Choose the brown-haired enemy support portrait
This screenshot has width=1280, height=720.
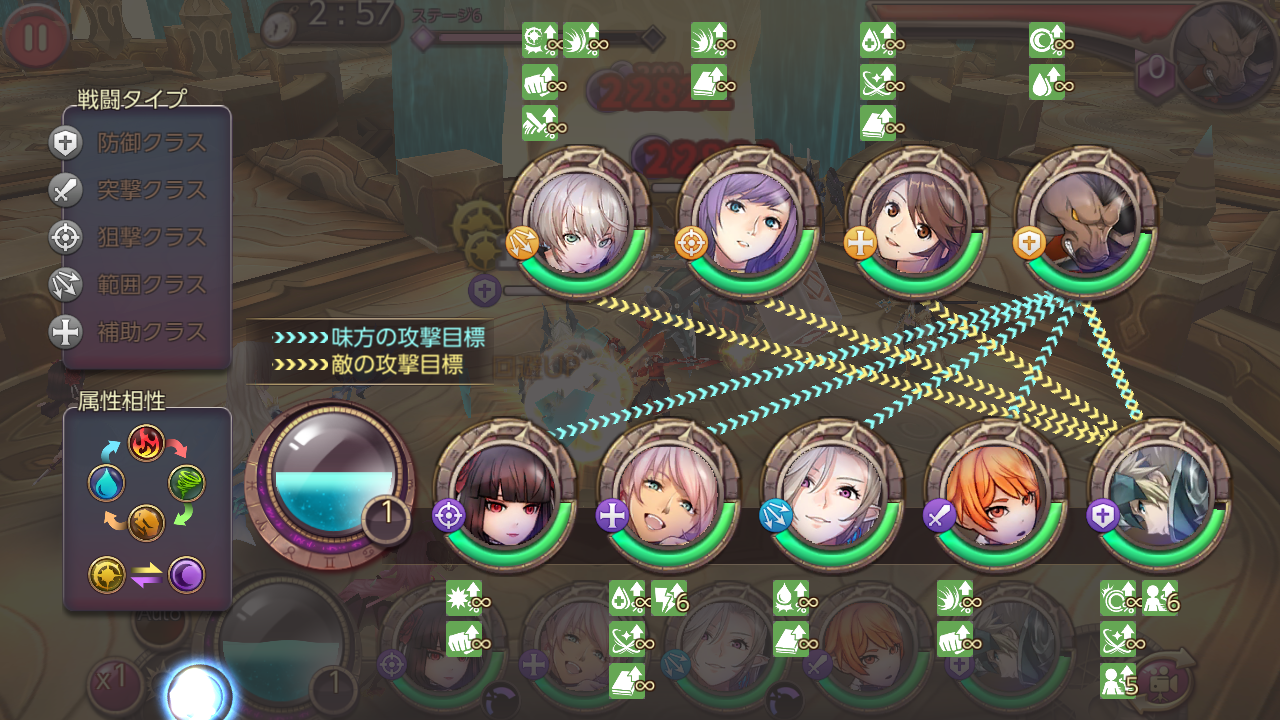916,222
